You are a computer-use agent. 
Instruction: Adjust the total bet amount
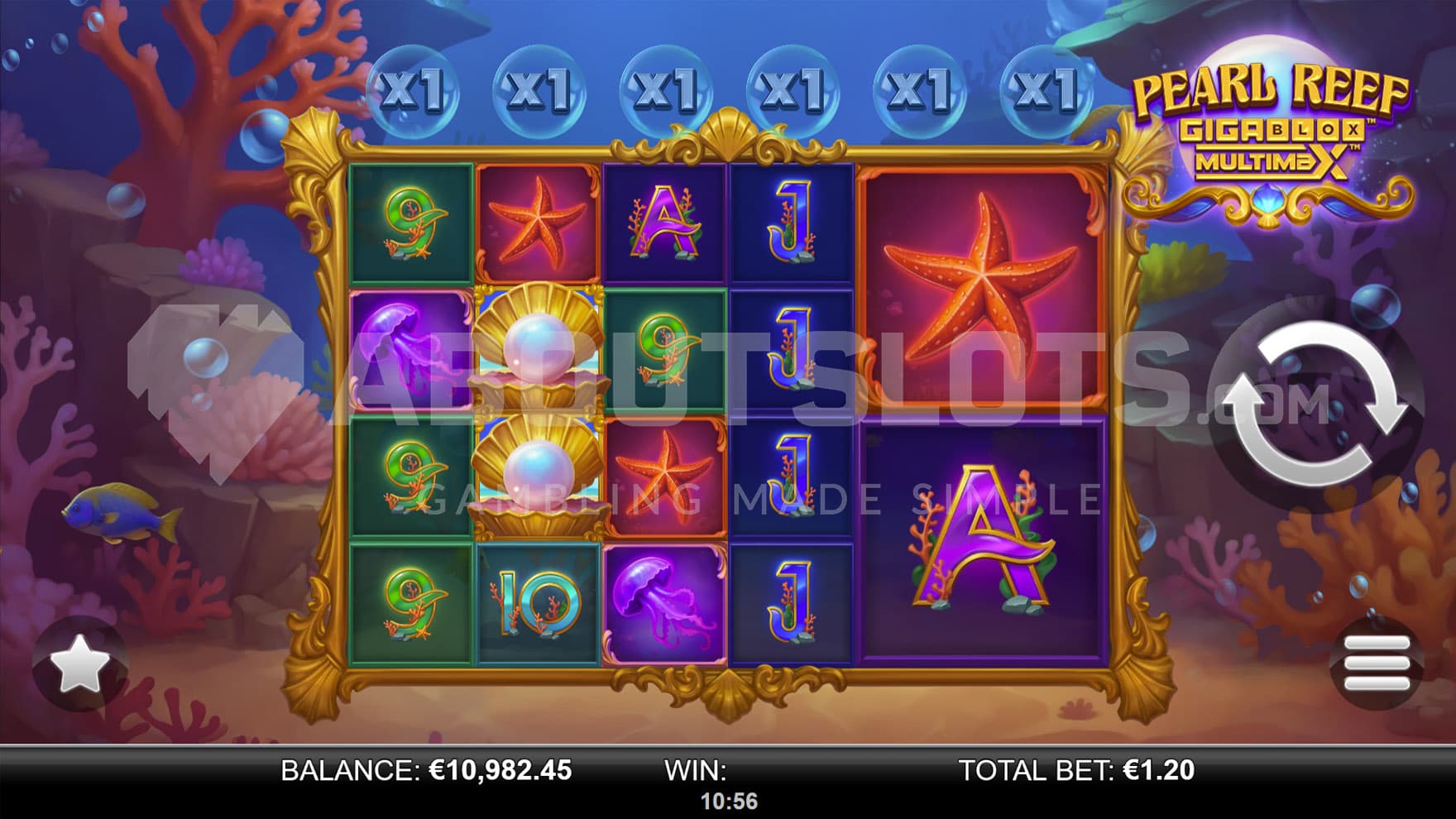pos(1076,771)
